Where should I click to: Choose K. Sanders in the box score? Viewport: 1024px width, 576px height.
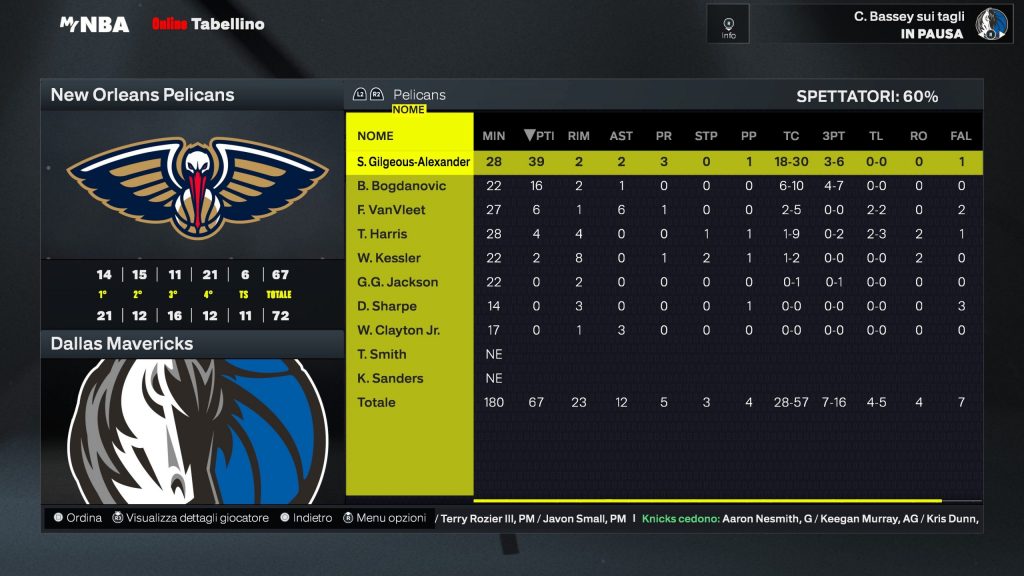[390, 378]
